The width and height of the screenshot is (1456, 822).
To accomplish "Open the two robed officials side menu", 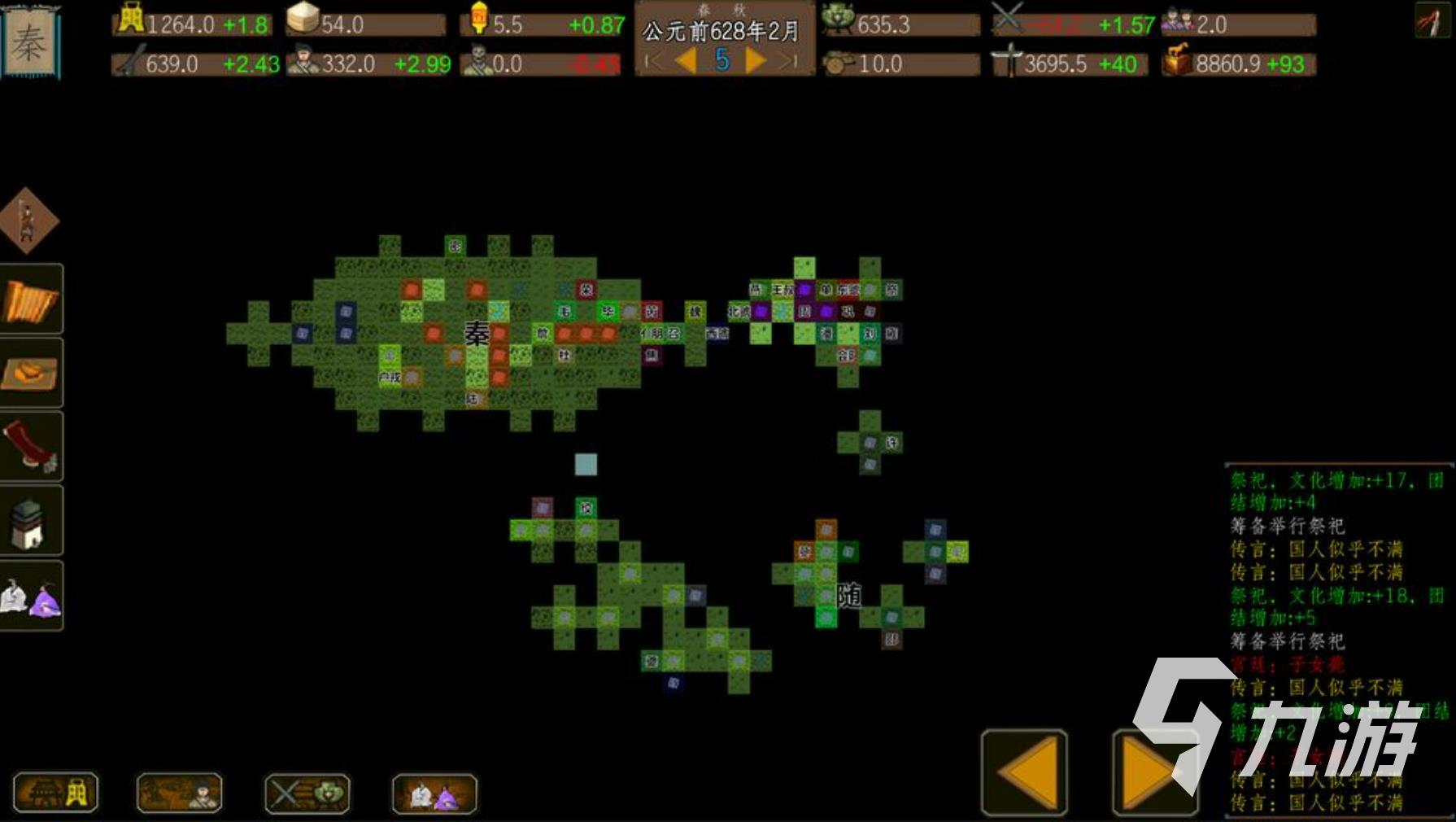I will (31, 597).
